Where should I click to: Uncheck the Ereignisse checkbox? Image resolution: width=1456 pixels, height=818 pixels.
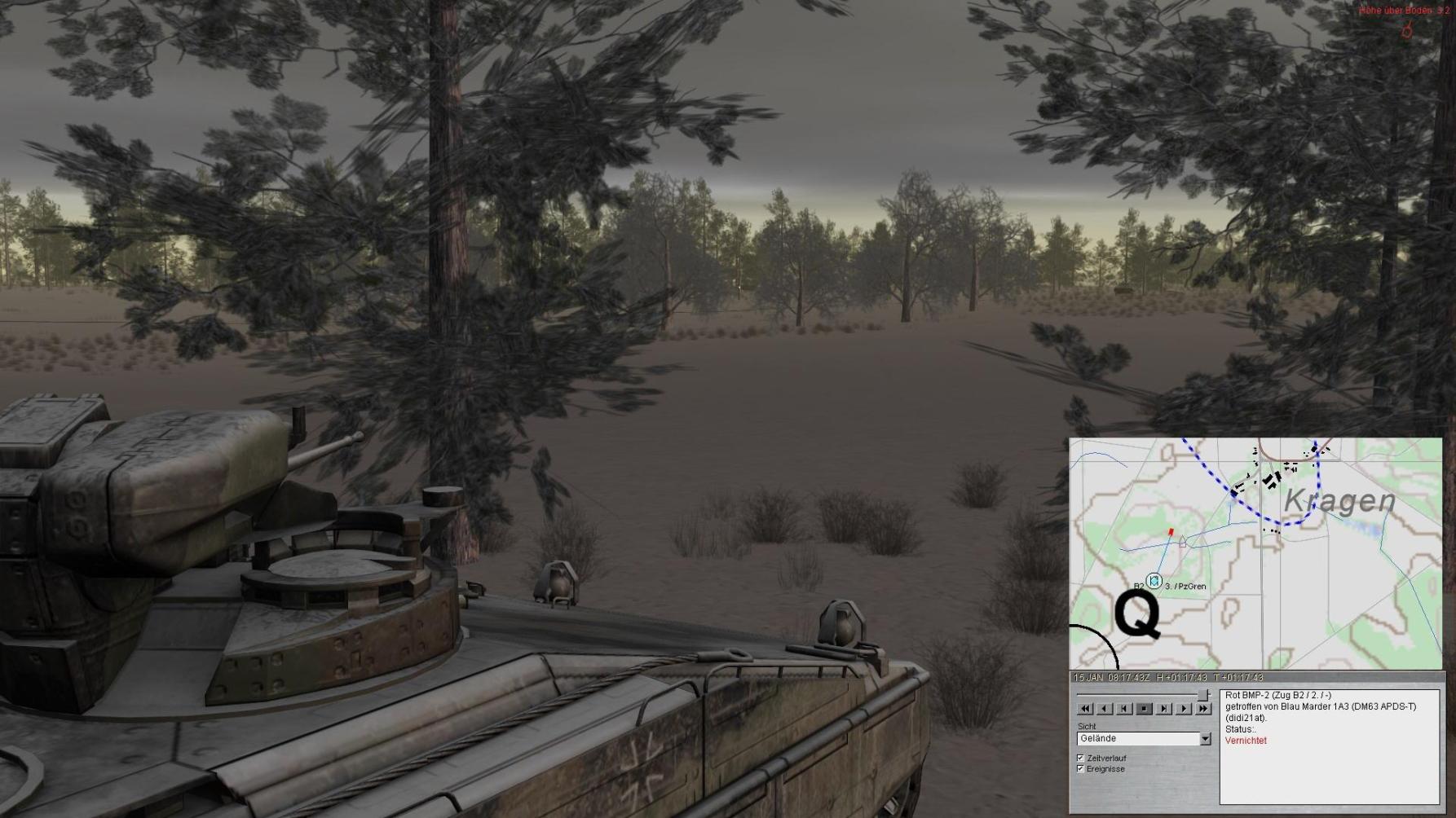1081,768
